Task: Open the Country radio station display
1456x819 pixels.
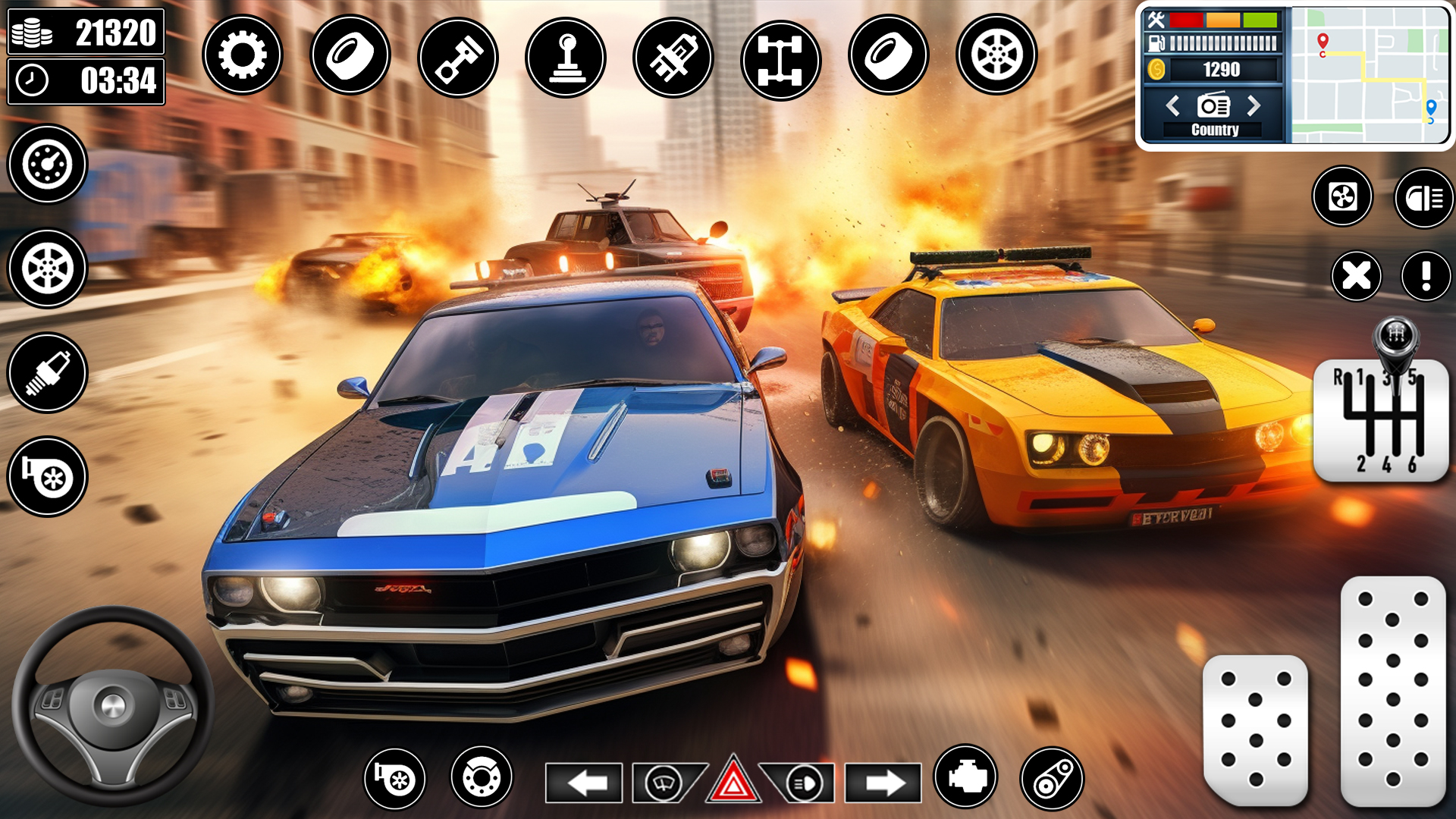Action: tap(1213, 129)
